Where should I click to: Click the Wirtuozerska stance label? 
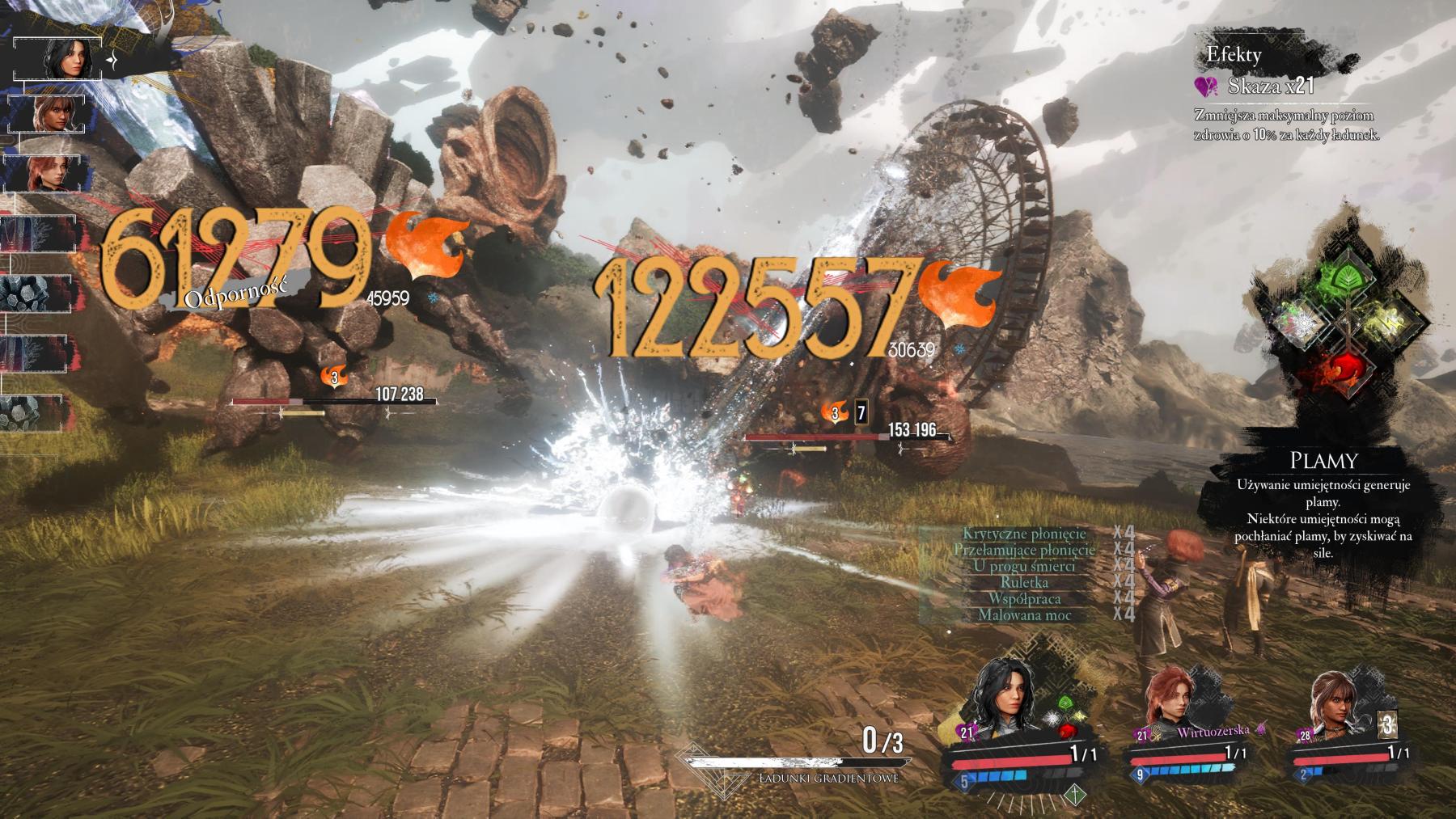point(1213,730)
